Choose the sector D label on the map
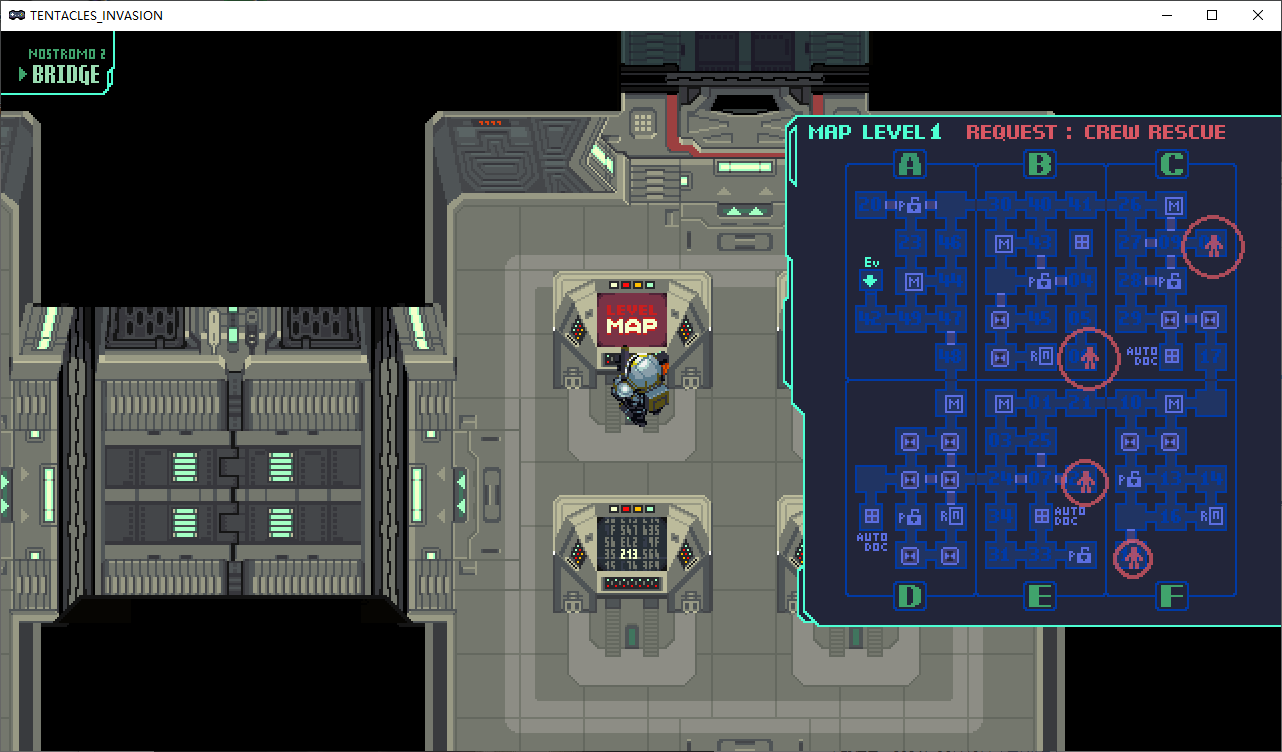The width and height of the screenshot is (1282, 752). 910,597
